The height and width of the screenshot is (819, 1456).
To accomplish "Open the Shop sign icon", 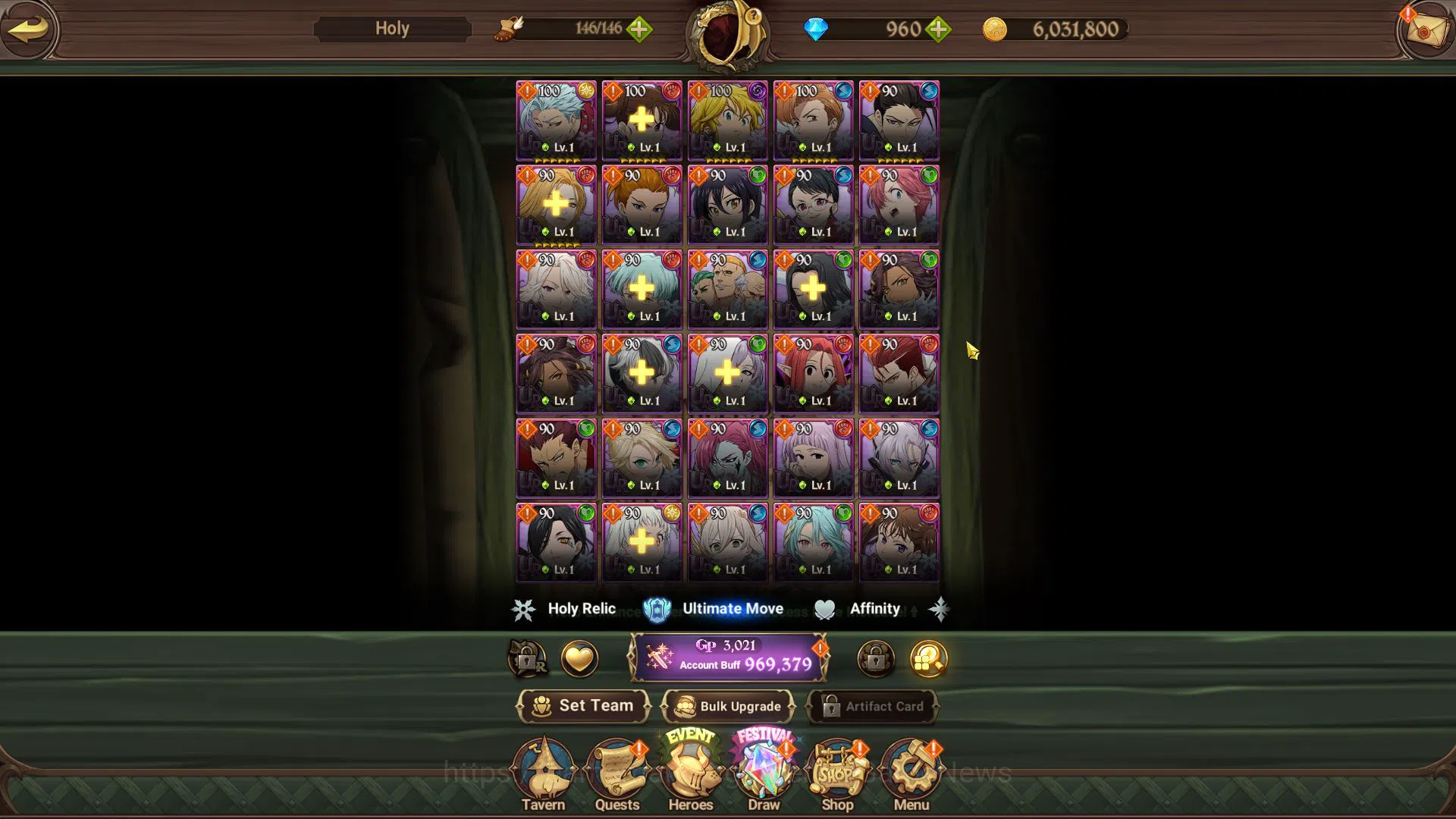I will [x=836, y=767].
